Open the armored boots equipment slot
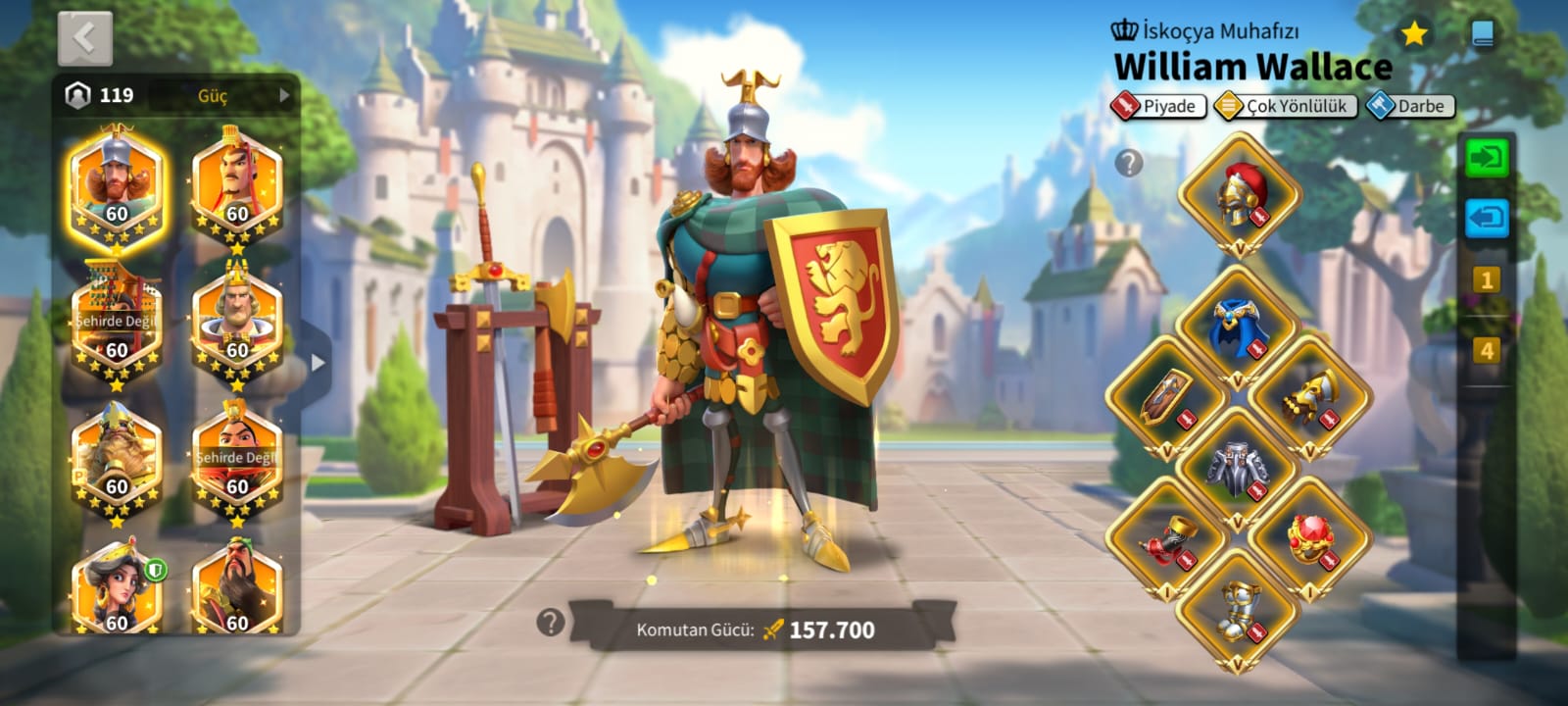The width and height of the screenshot is (1568, 706). pyautogui.click(x=1238, y=610)
